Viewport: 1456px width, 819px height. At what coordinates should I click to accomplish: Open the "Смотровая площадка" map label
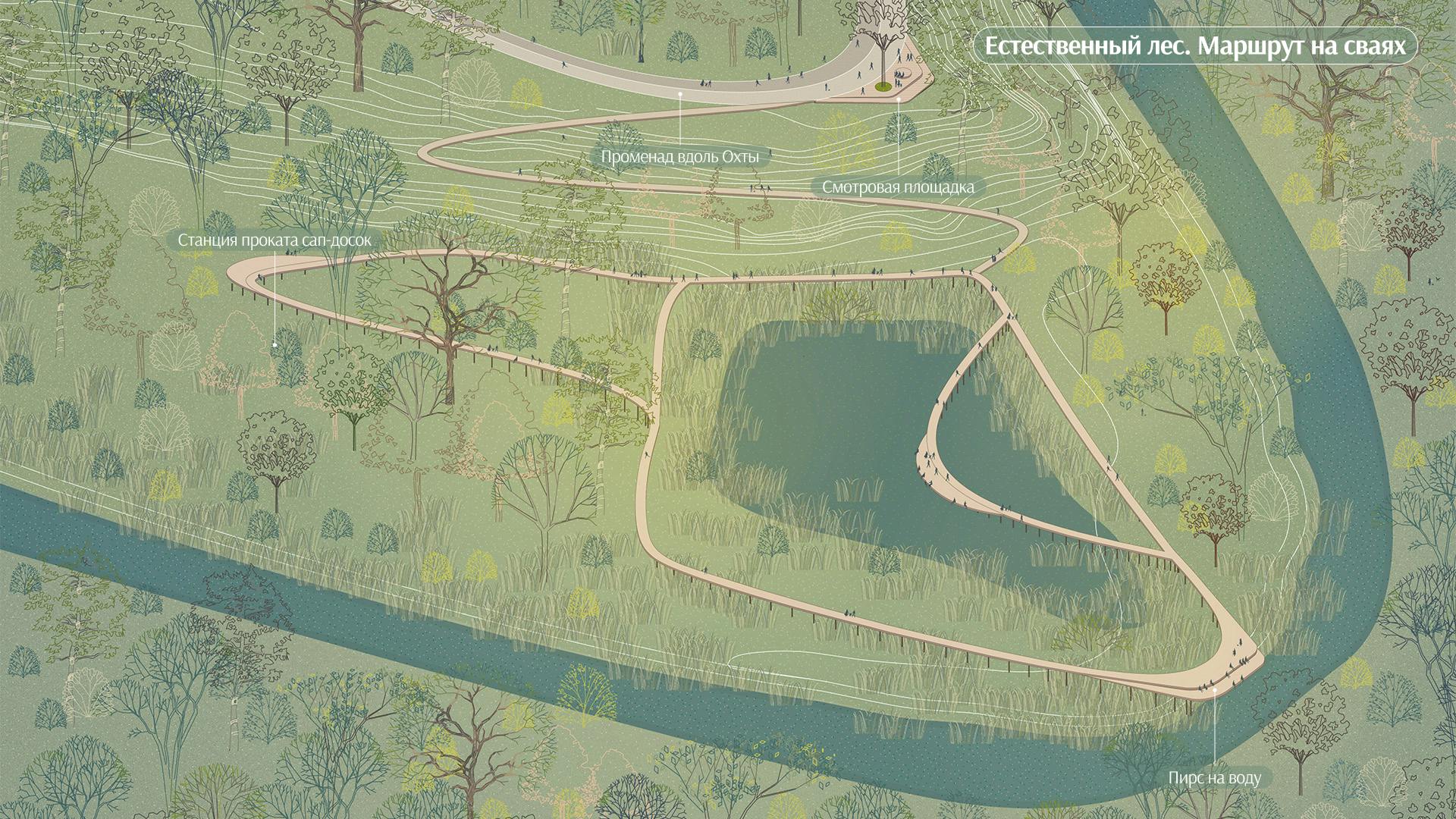pos(898,187)
